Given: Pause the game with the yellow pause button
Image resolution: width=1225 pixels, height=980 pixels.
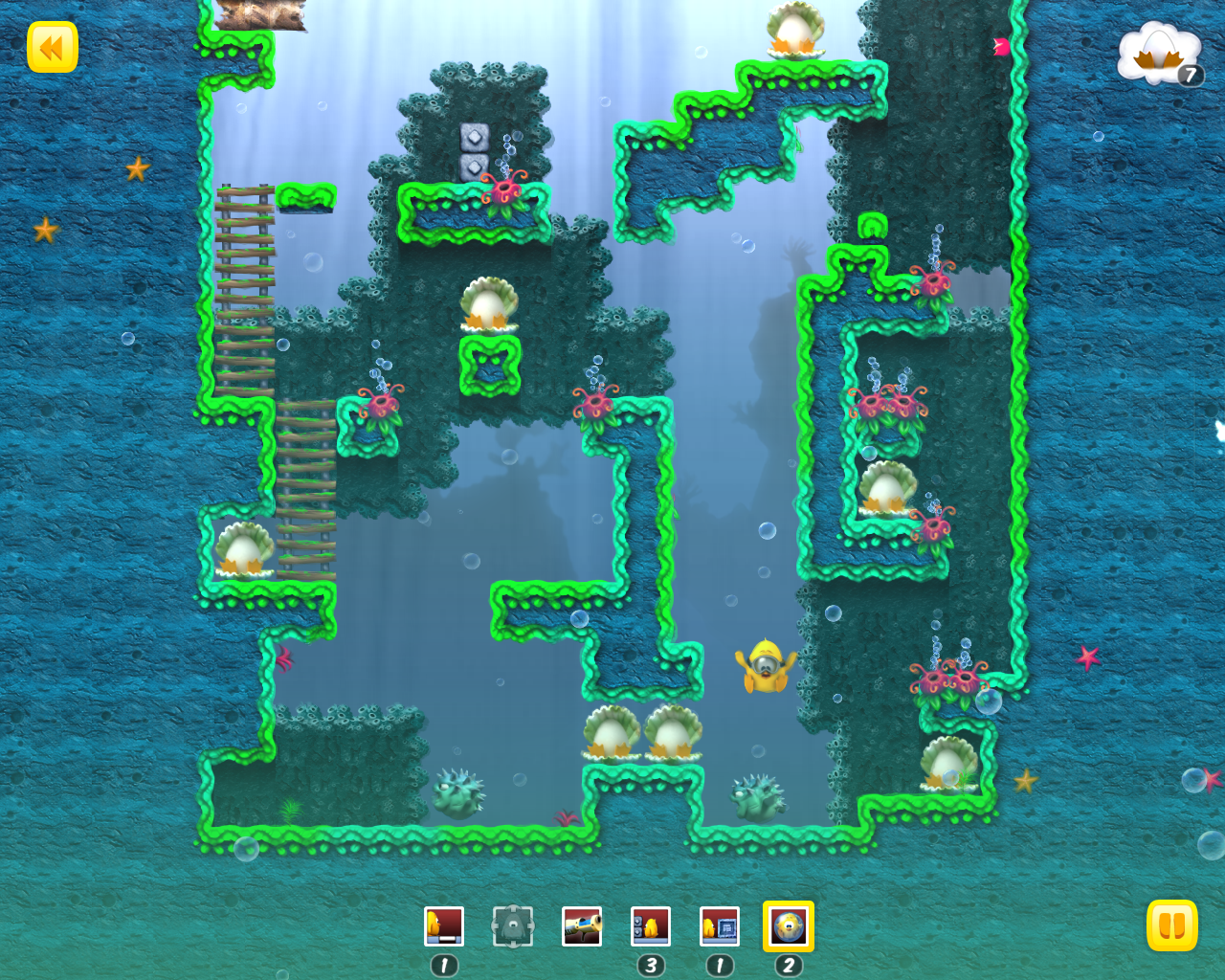Looking at the screenshot, I should [1171, 925].
